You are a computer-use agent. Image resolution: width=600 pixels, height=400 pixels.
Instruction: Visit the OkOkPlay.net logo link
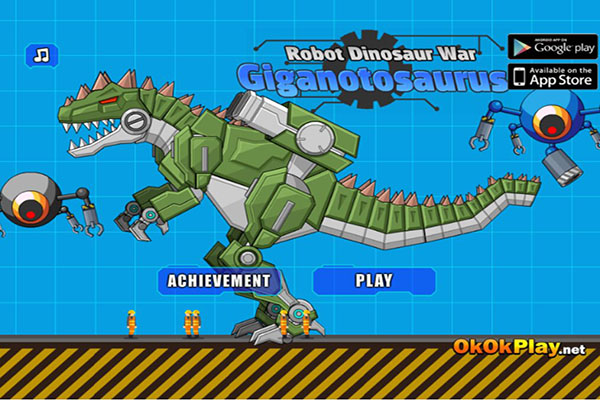click(518, 347)
